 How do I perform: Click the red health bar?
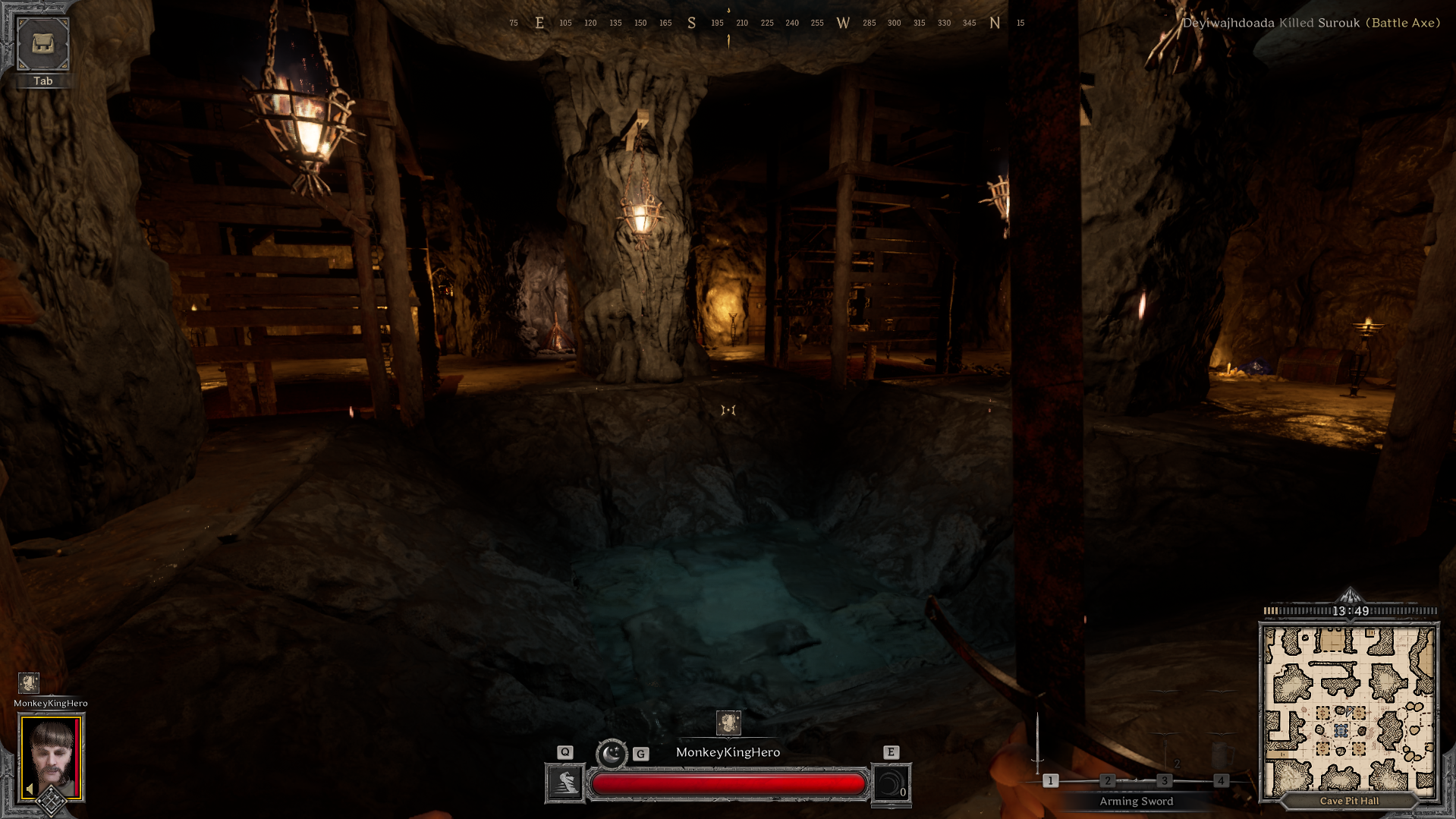click(x=728, y=783)
